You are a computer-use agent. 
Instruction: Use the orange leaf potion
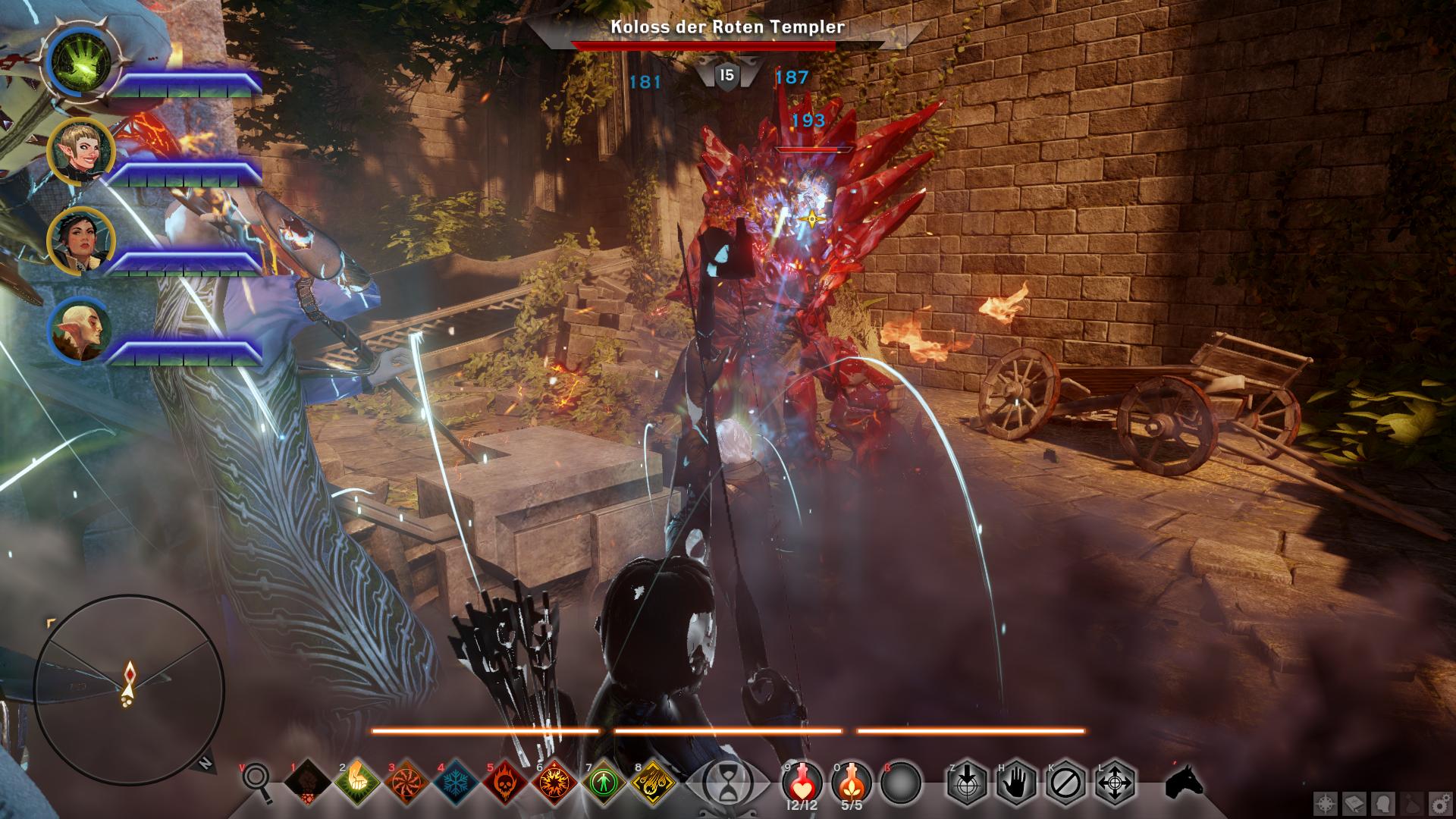[852, 781]
